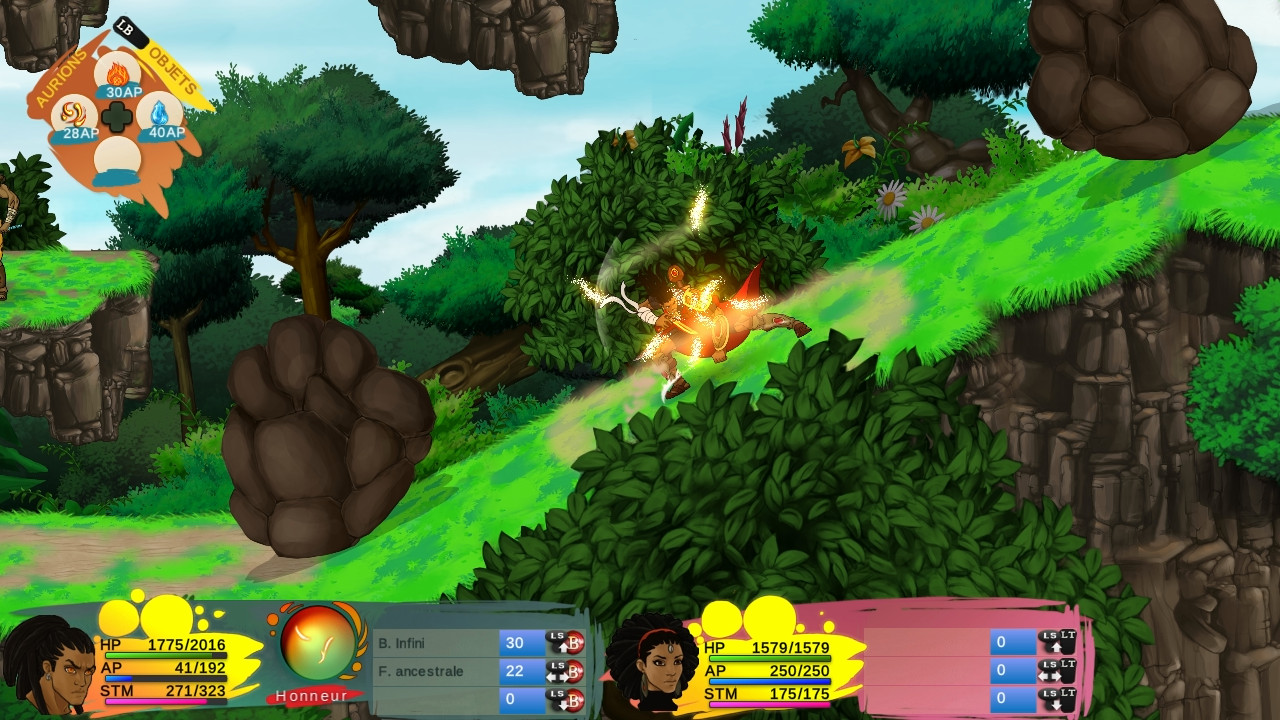Screen dimensions: 1280x720
Task: Select the fire aurion costing 30AP
Action: click(118, 75)
